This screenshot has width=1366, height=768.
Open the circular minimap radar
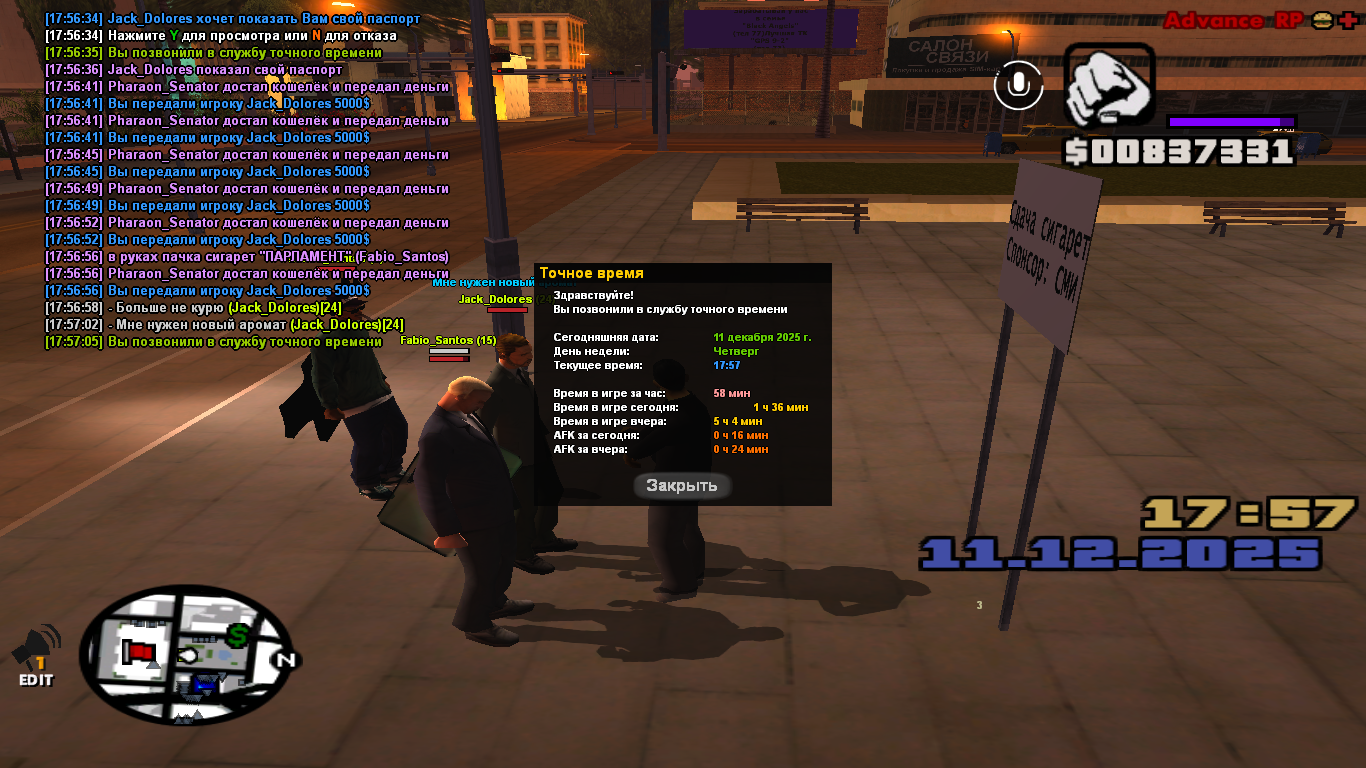[x=185, y=655]
